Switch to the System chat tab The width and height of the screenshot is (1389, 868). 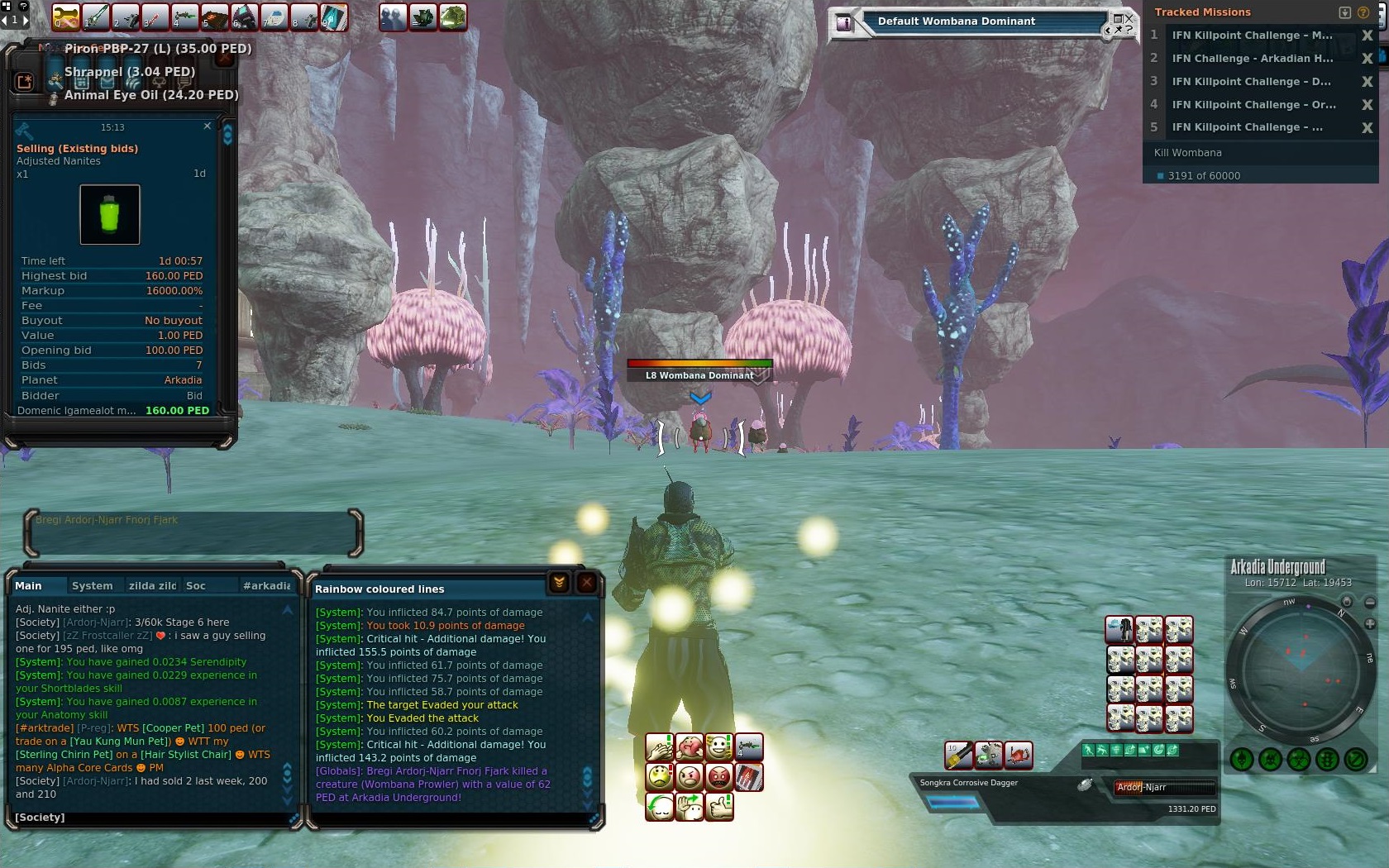click(92, 585)
